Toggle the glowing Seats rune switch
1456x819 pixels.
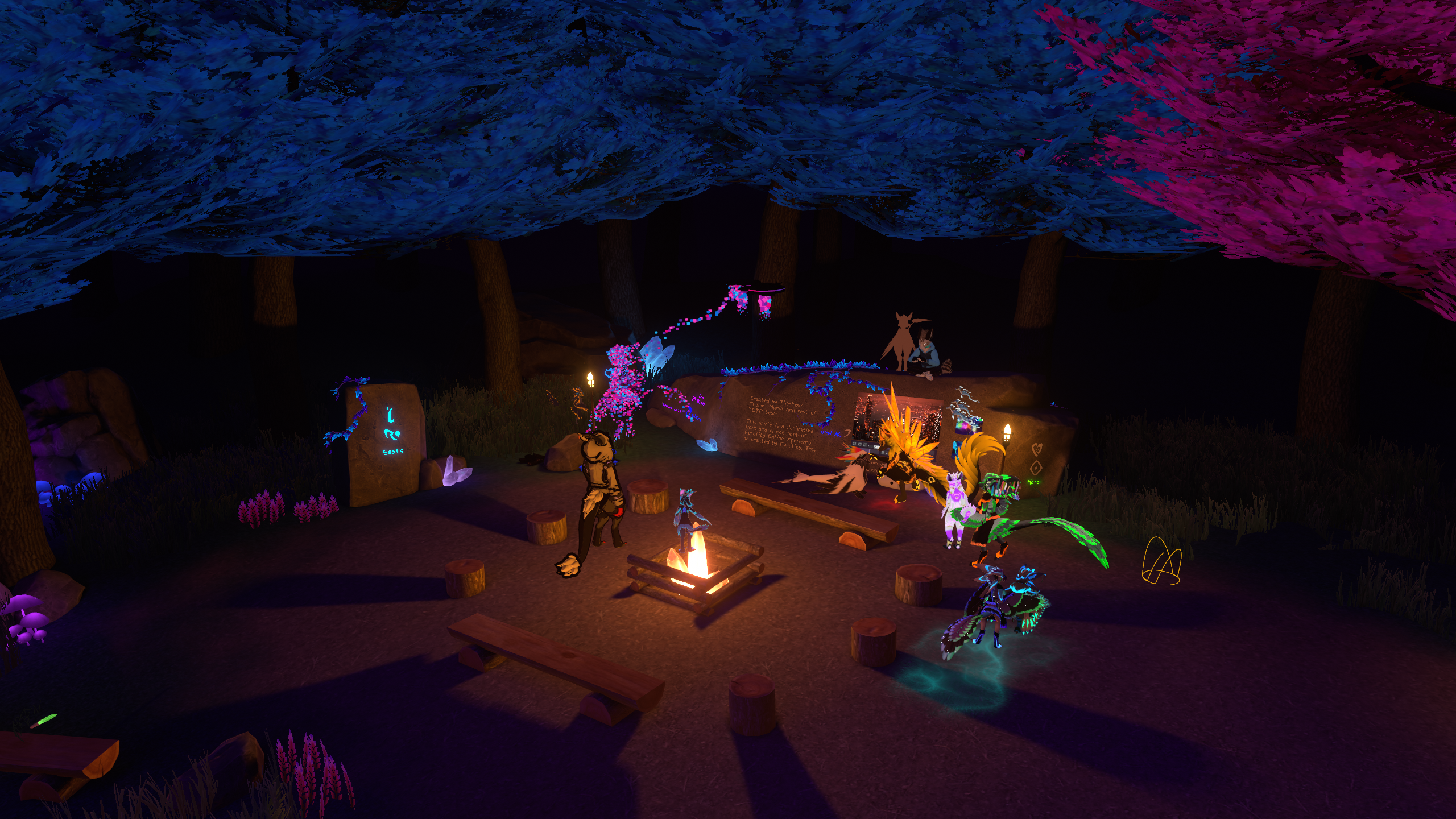coord(391,432)
